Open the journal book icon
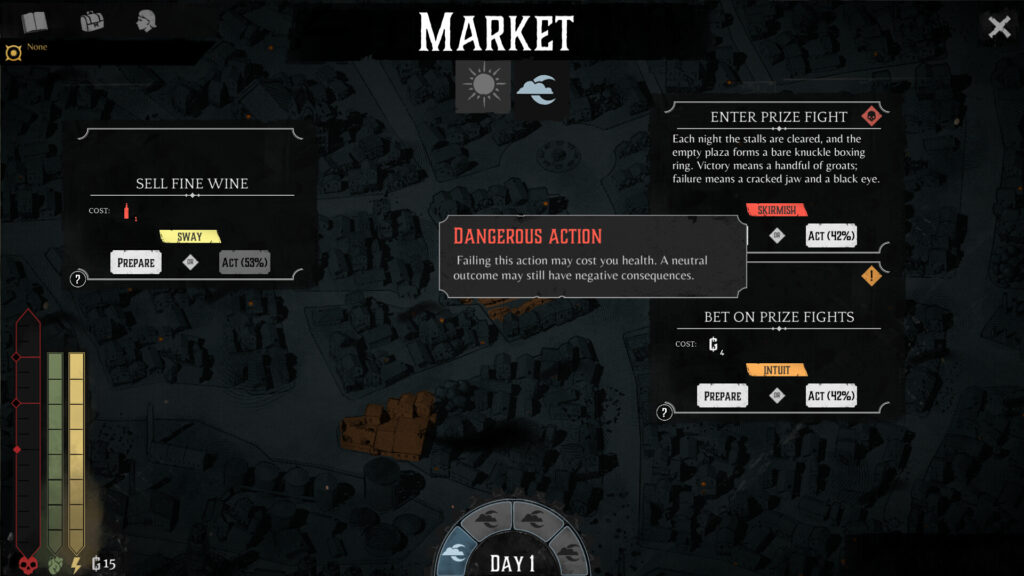The image size is (1024, 576). 35,22
